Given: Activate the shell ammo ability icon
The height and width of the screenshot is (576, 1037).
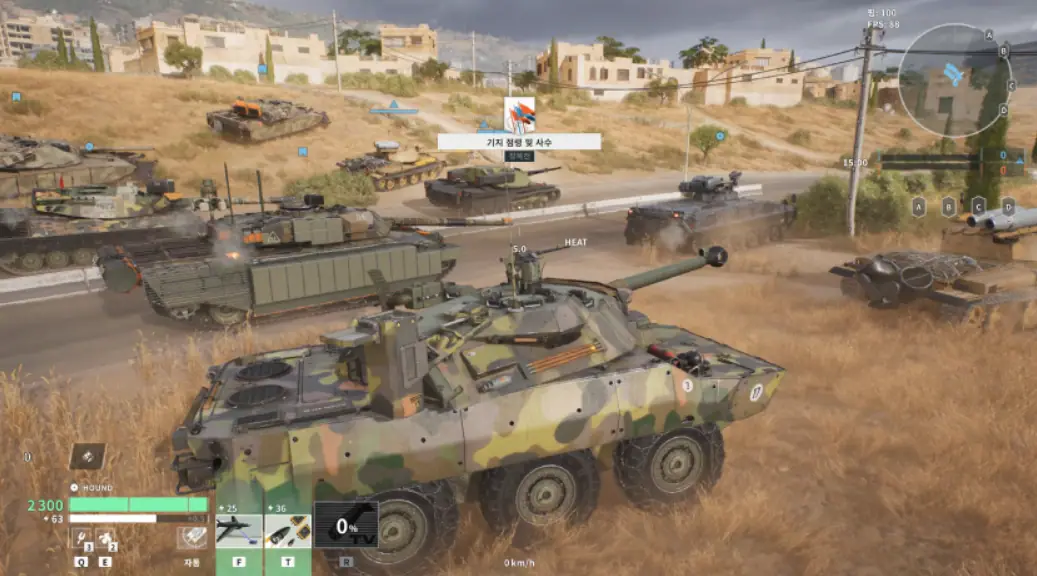Looking at the screenshot, I should point(287,530).
